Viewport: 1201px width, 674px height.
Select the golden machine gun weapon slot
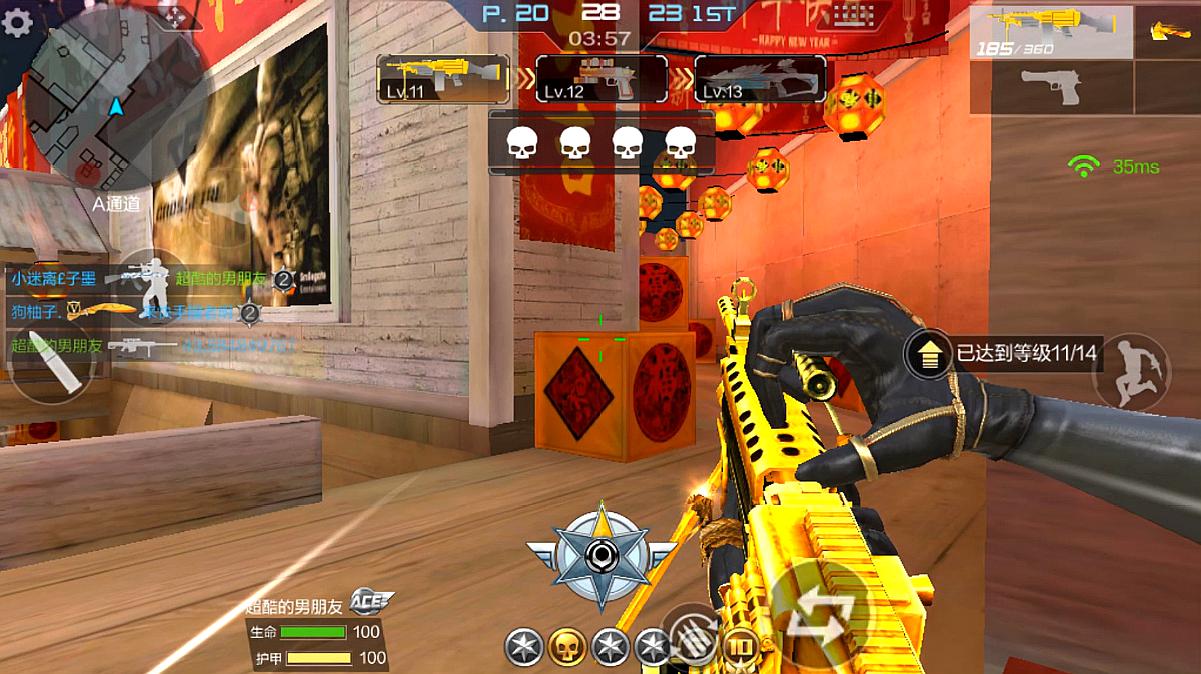(1050, 32)
